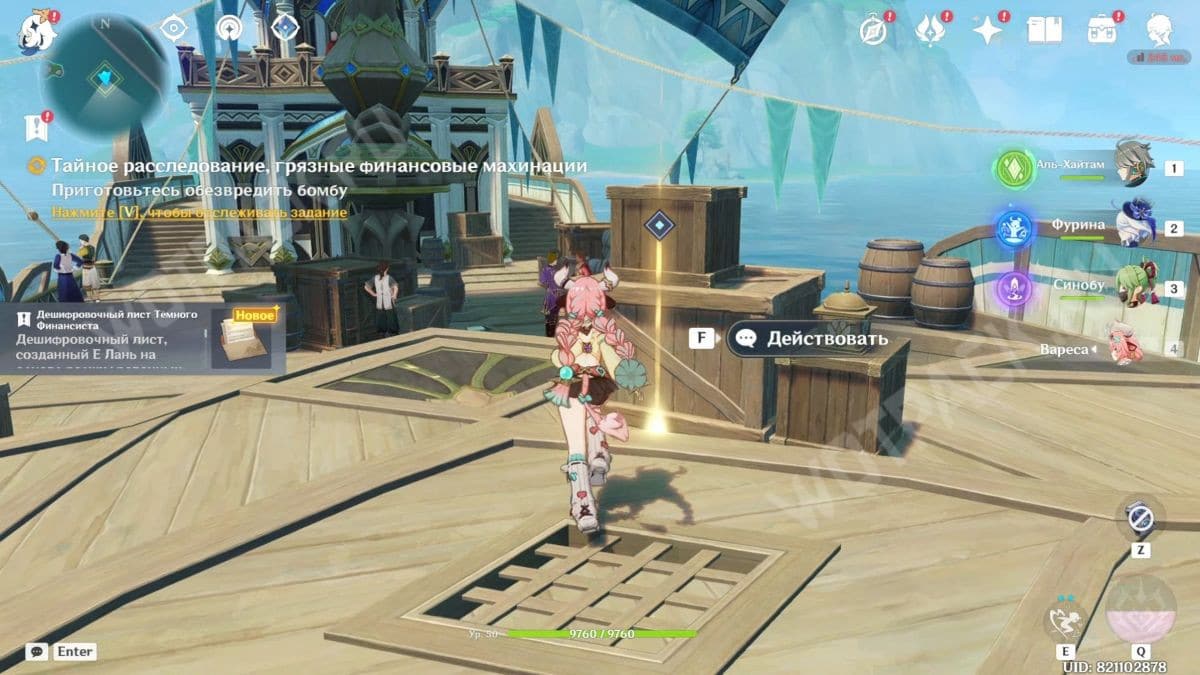1200x675 pixels.
Task: Open the four-pointed star wish icon
Action: pos(988,31)
